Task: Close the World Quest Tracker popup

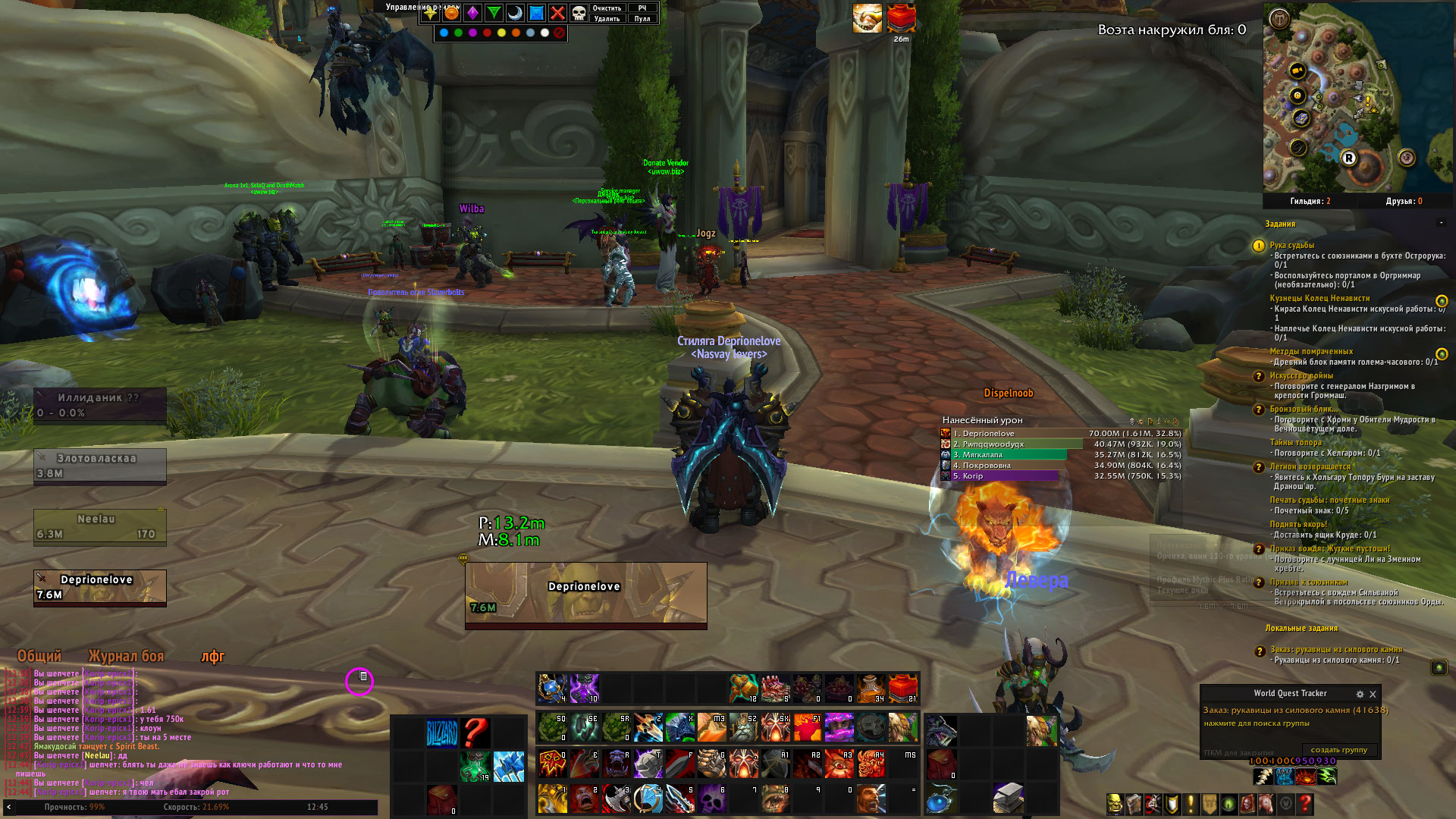Action: 1373,694
